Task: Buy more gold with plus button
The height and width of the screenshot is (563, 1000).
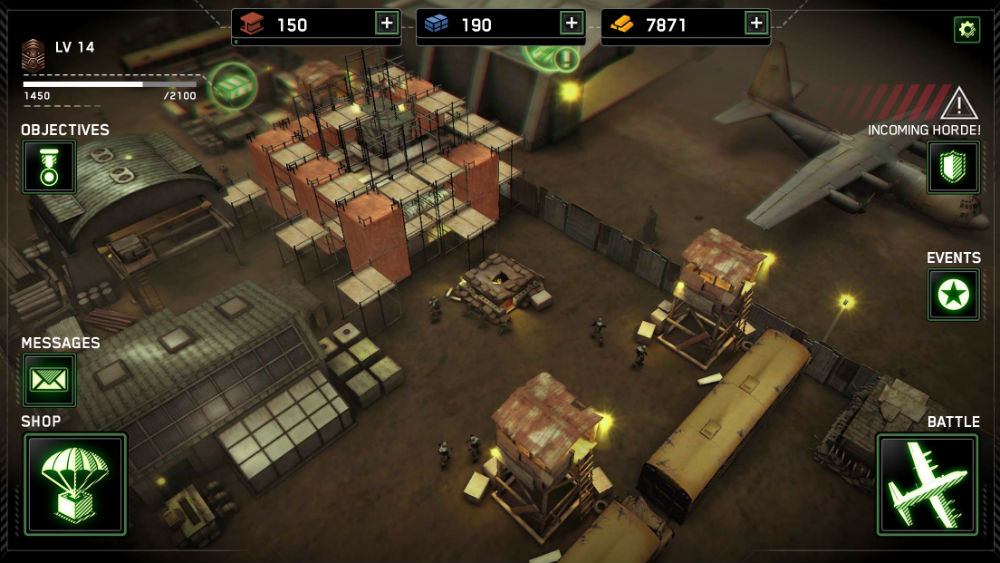Action: pyautogui.click(x=756, y=24)
